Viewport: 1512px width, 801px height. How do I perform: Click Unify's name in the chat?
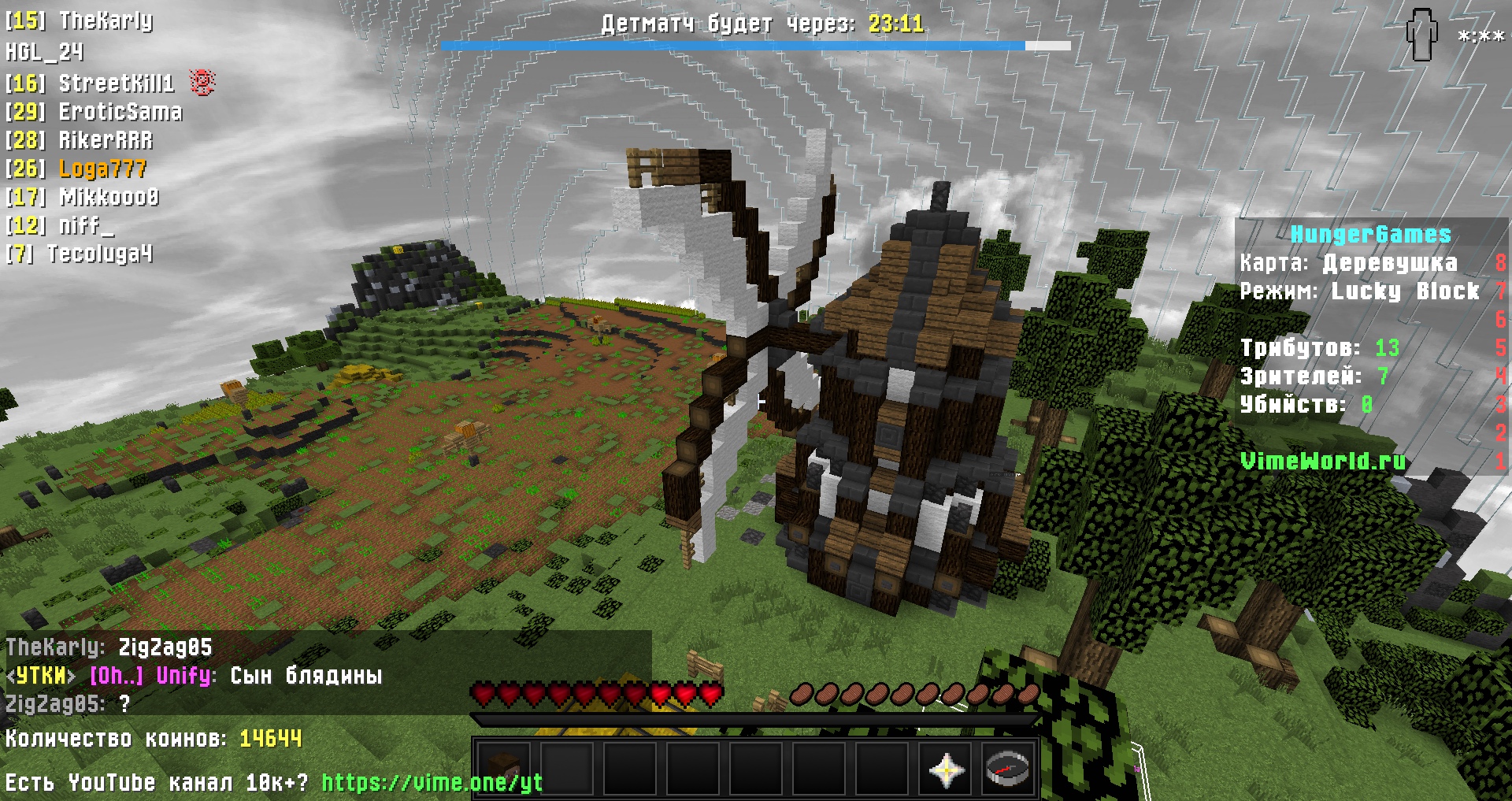tap(185, 676)
